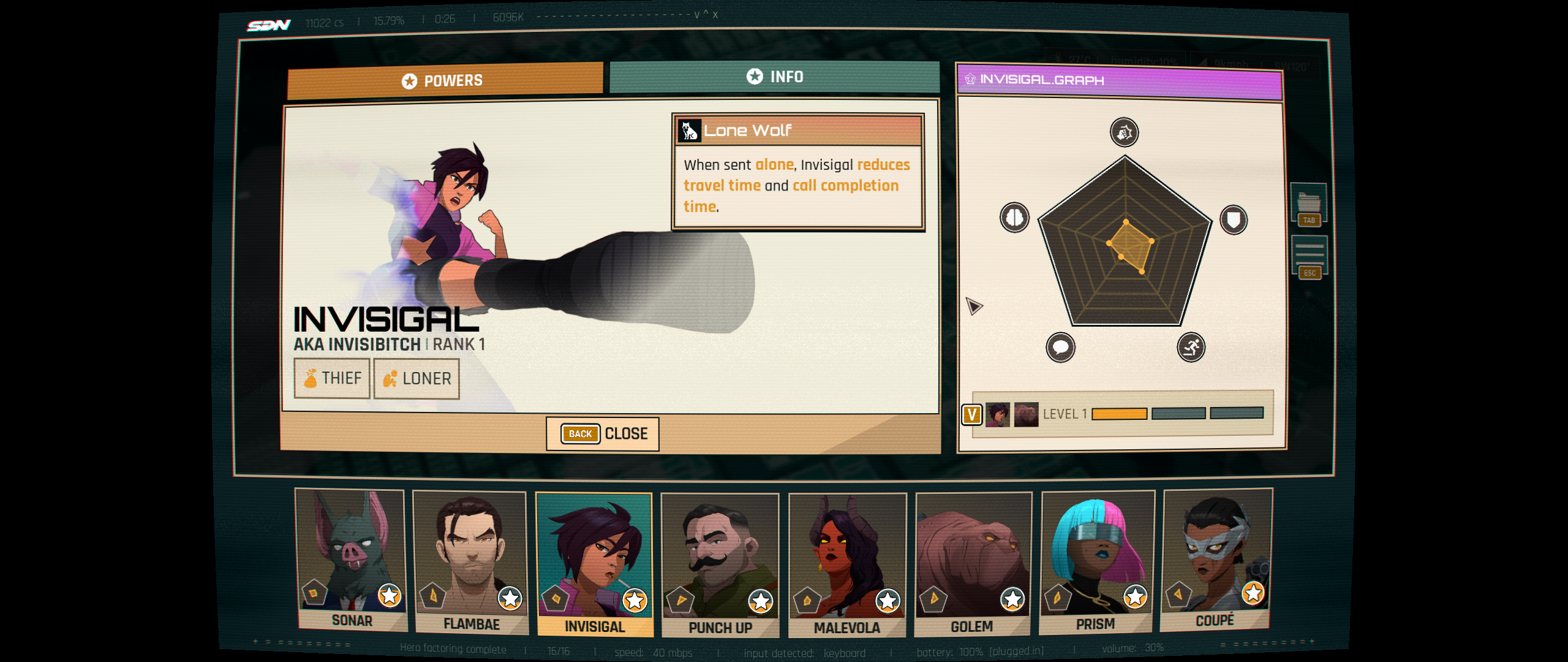The height and width of the screenshot is (662, 1568).
Task: Choose the Sonar hero card
Action: [x=351, y=559]
